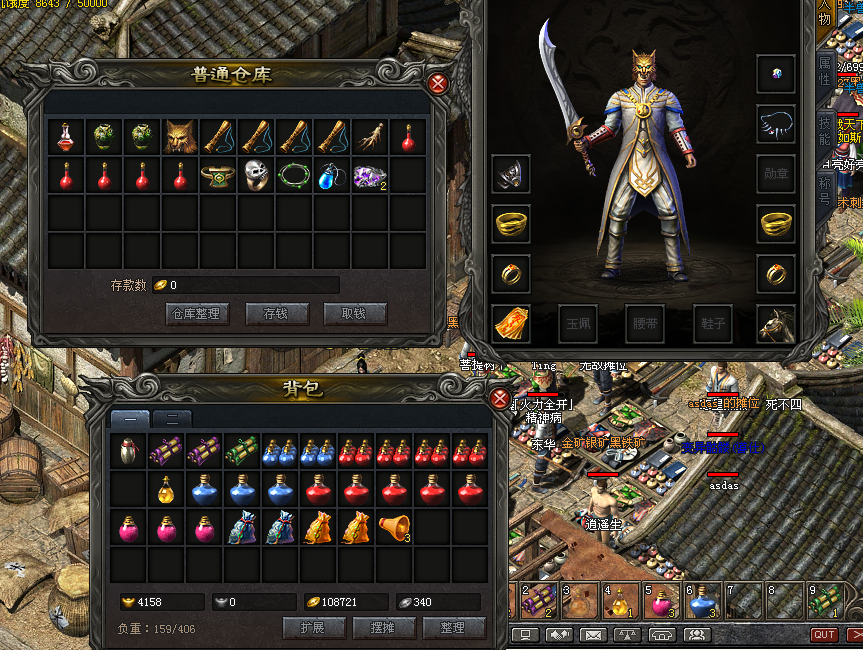Select the purple crystal ore stack
This screenshot has height=650, width=863.
[x=370, y=176]
